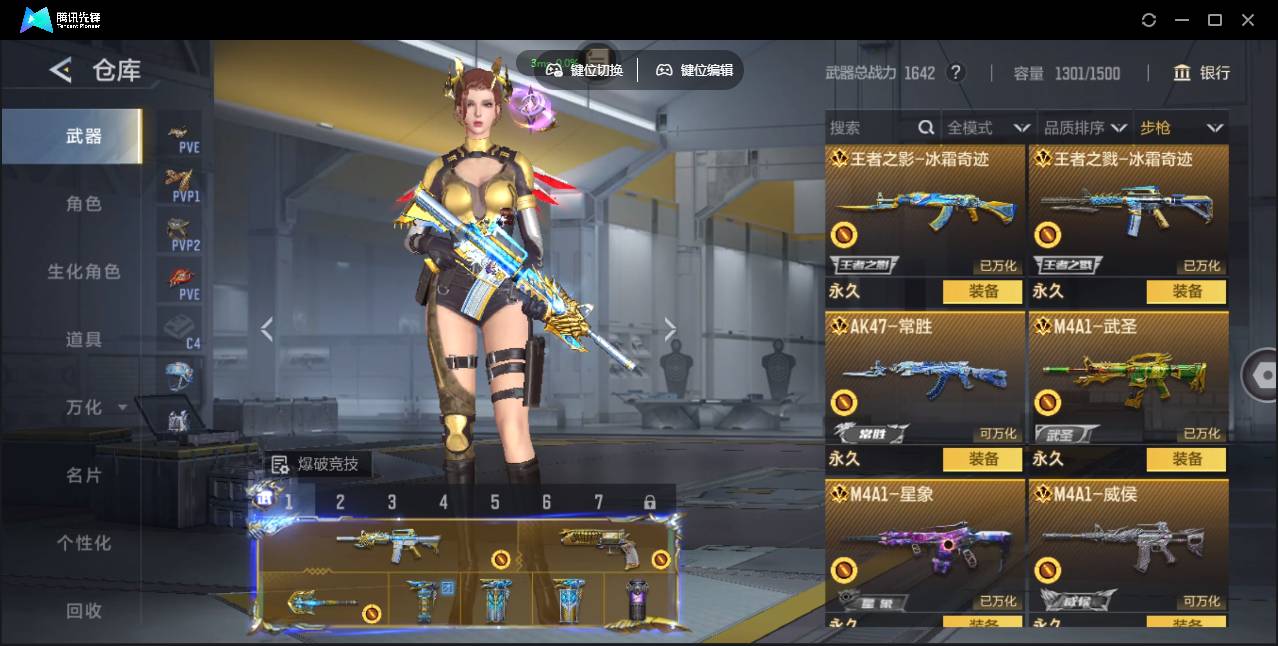This screenshot has width=1278, height=646.
Task: Equip the AK47-常胜 rifle
Action: point(982,459)
